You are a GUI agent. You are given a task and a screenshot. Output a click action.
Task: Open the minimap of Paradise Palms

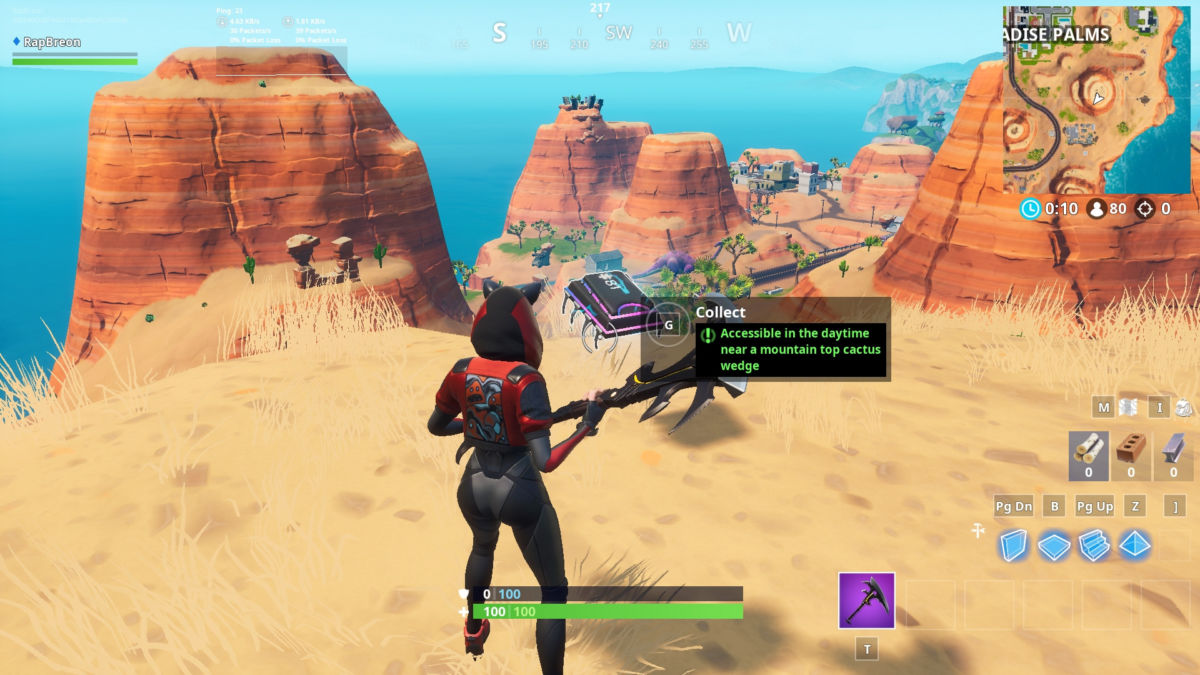[x=1096, y=100]
